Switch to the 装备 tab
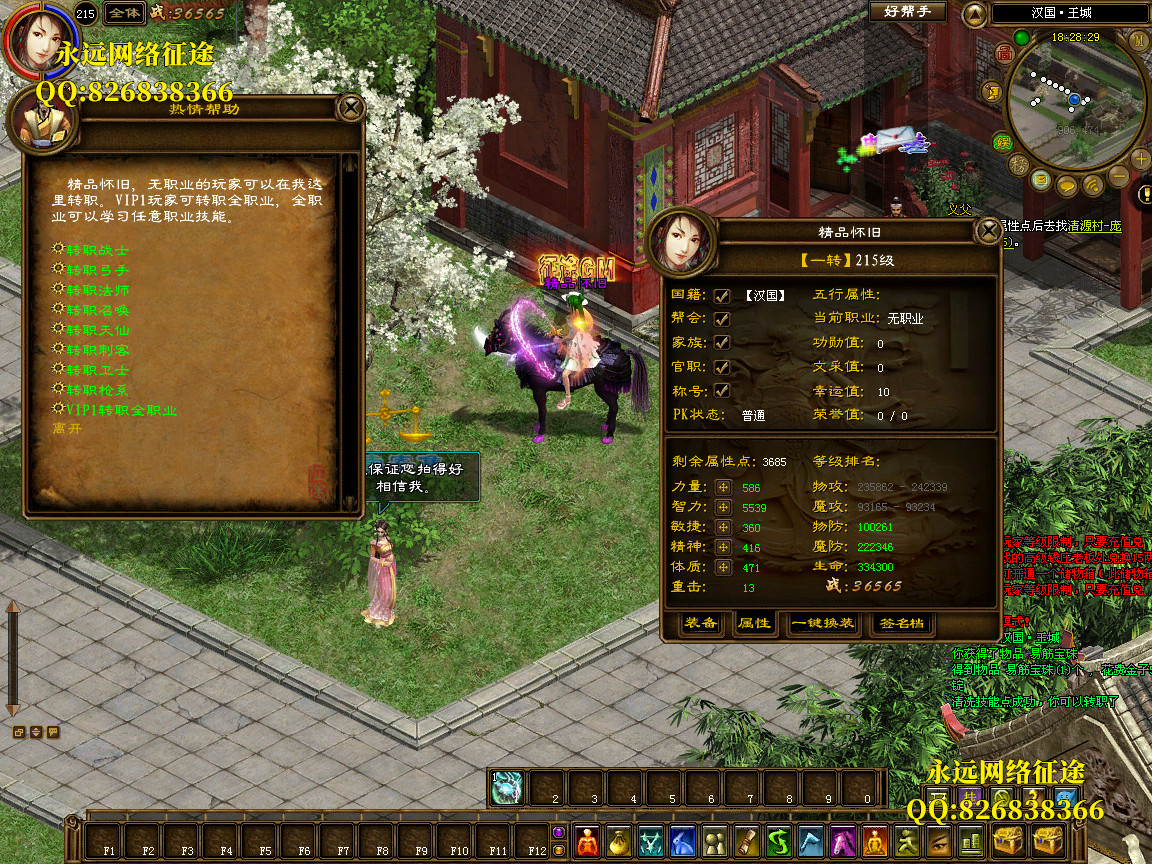Viewport: 1152px width, 864px height. click(701, 623)
